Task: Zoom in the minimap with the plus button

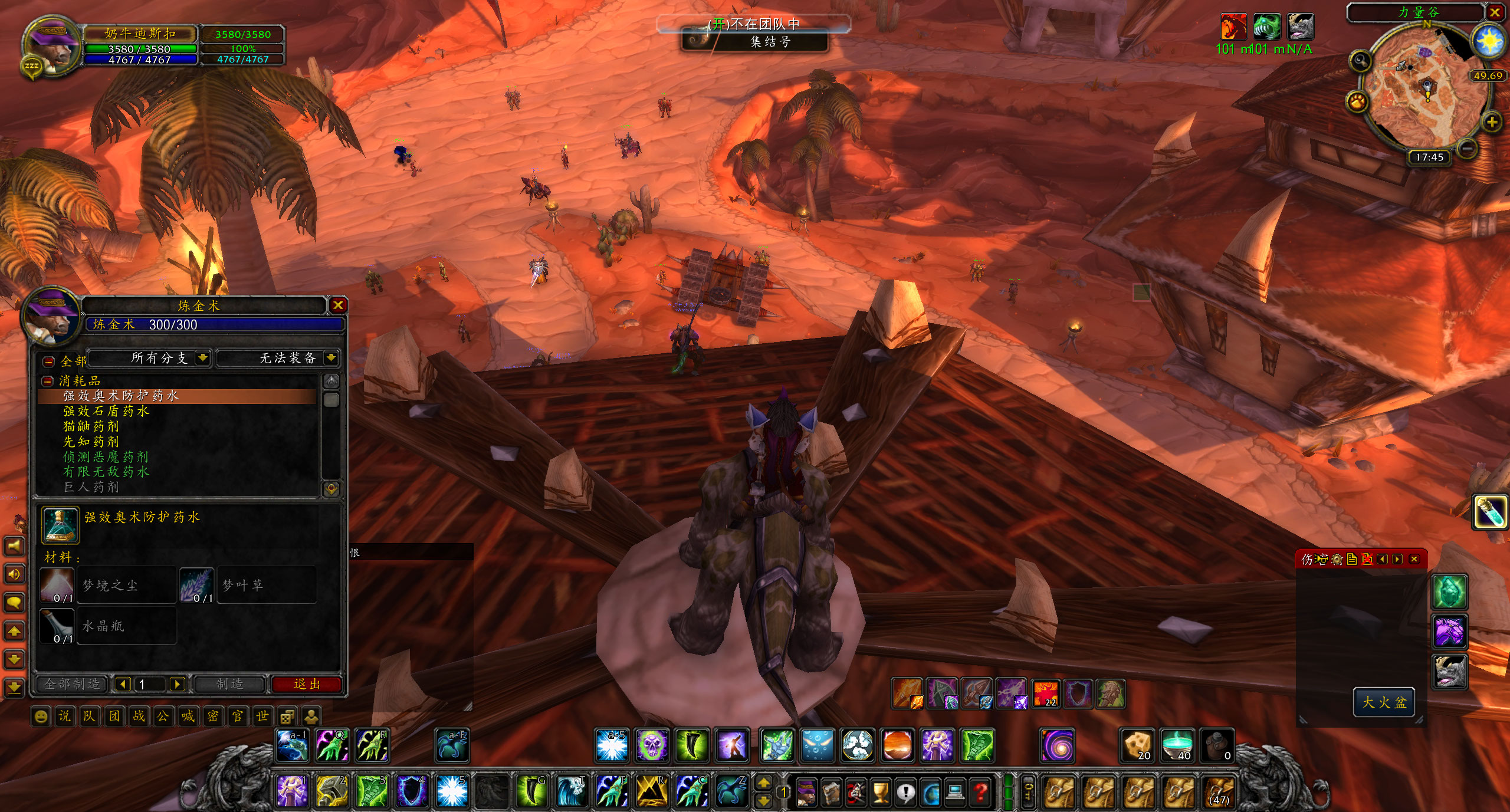Action: (x=1491, y=123)
